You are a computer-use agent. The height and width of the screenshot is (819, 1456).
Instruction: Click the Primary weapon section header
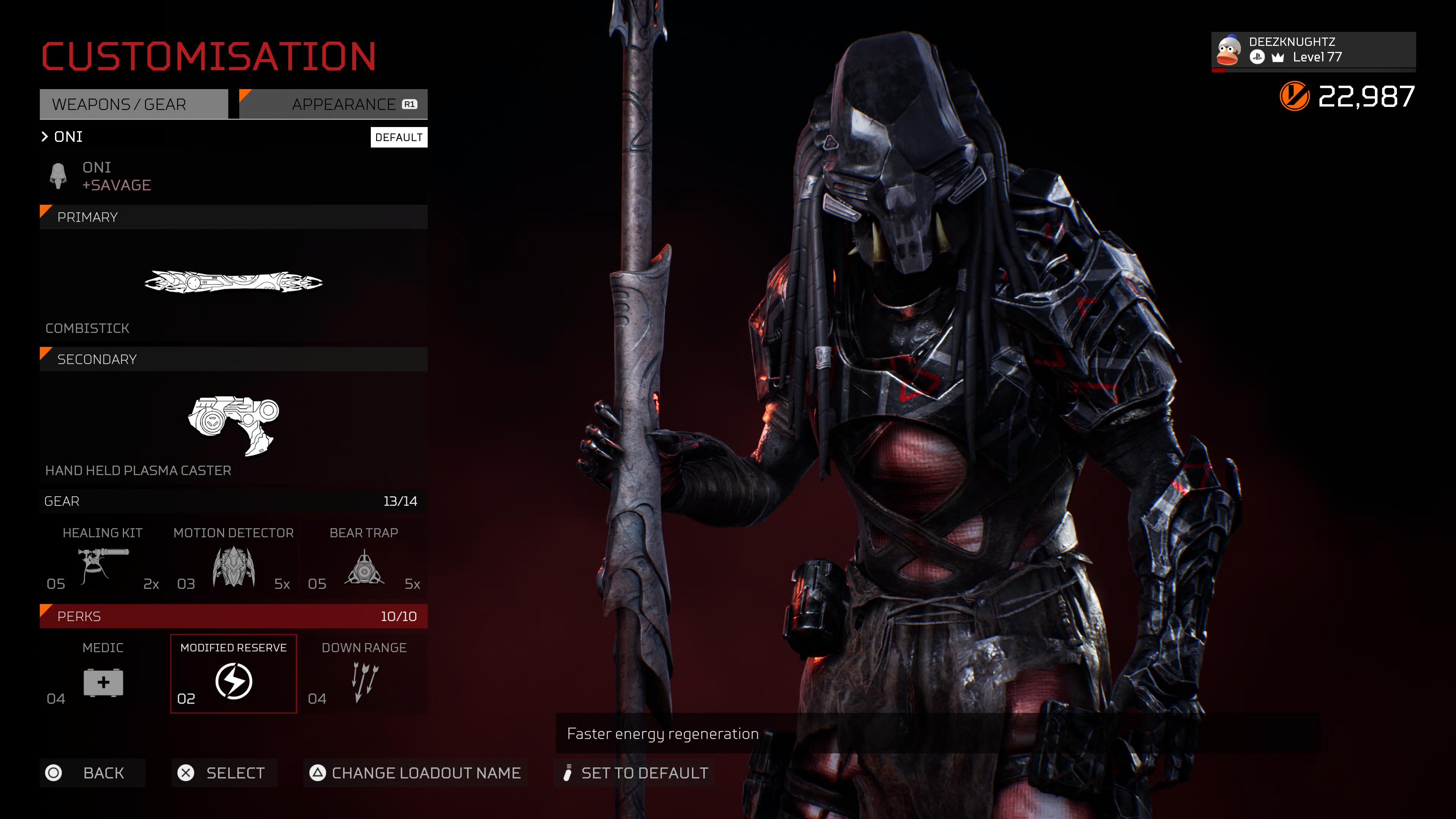(x=233, y=217)
